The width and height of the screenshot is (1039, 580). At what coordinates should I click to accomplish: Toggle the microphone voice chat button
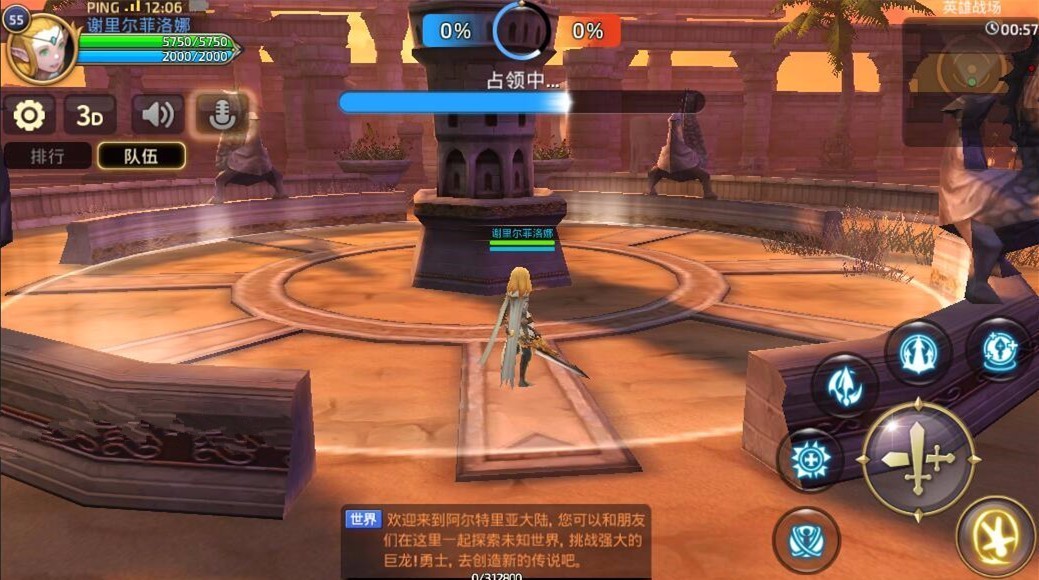[221, 115]
